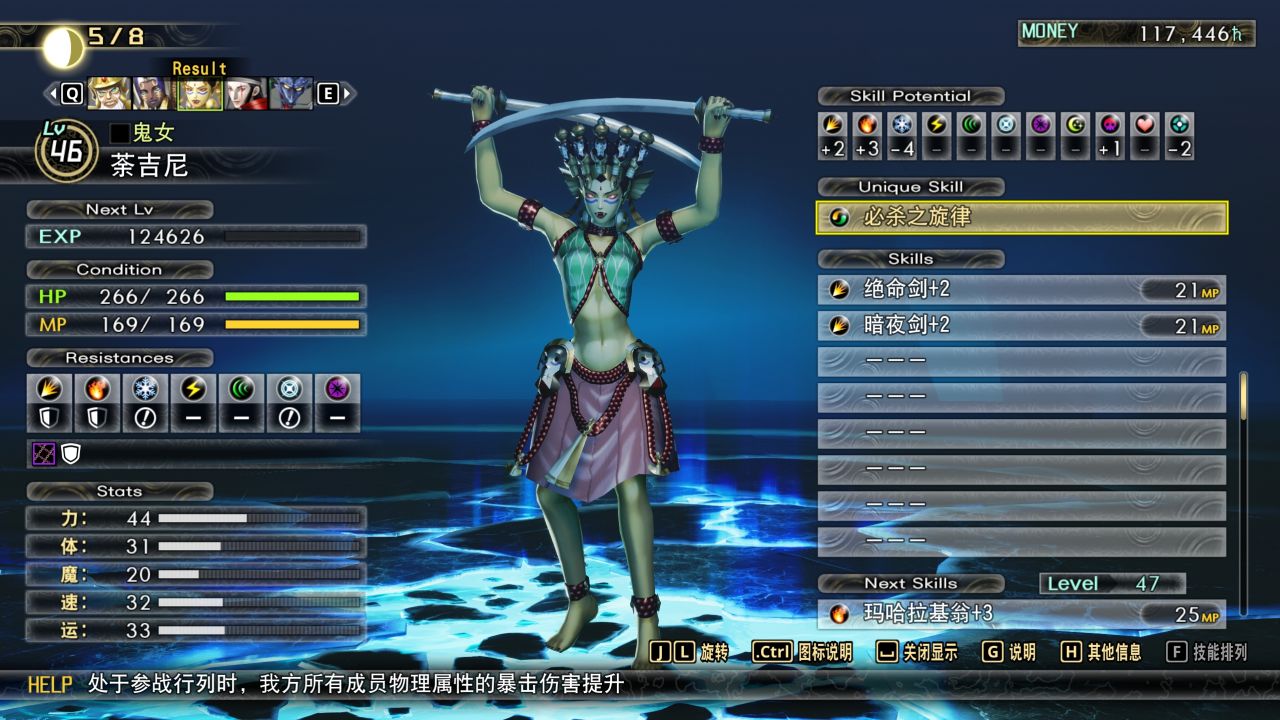Image resolution: width=1280 pixels, height=720 pixels.
Task: Select next skill 玛哈拉基翁+3
Action: tap(1021, 613)
